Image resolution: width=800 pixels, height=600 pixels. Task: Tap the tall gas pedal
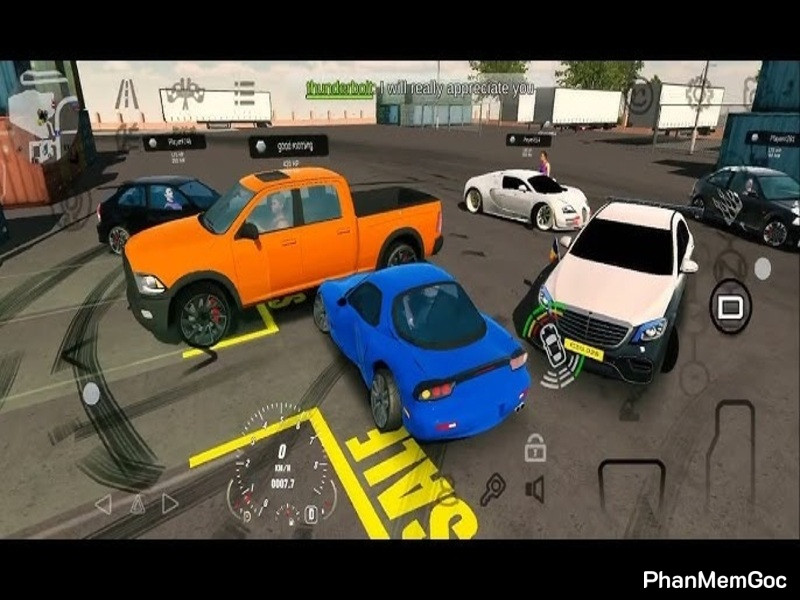[731, 458]
